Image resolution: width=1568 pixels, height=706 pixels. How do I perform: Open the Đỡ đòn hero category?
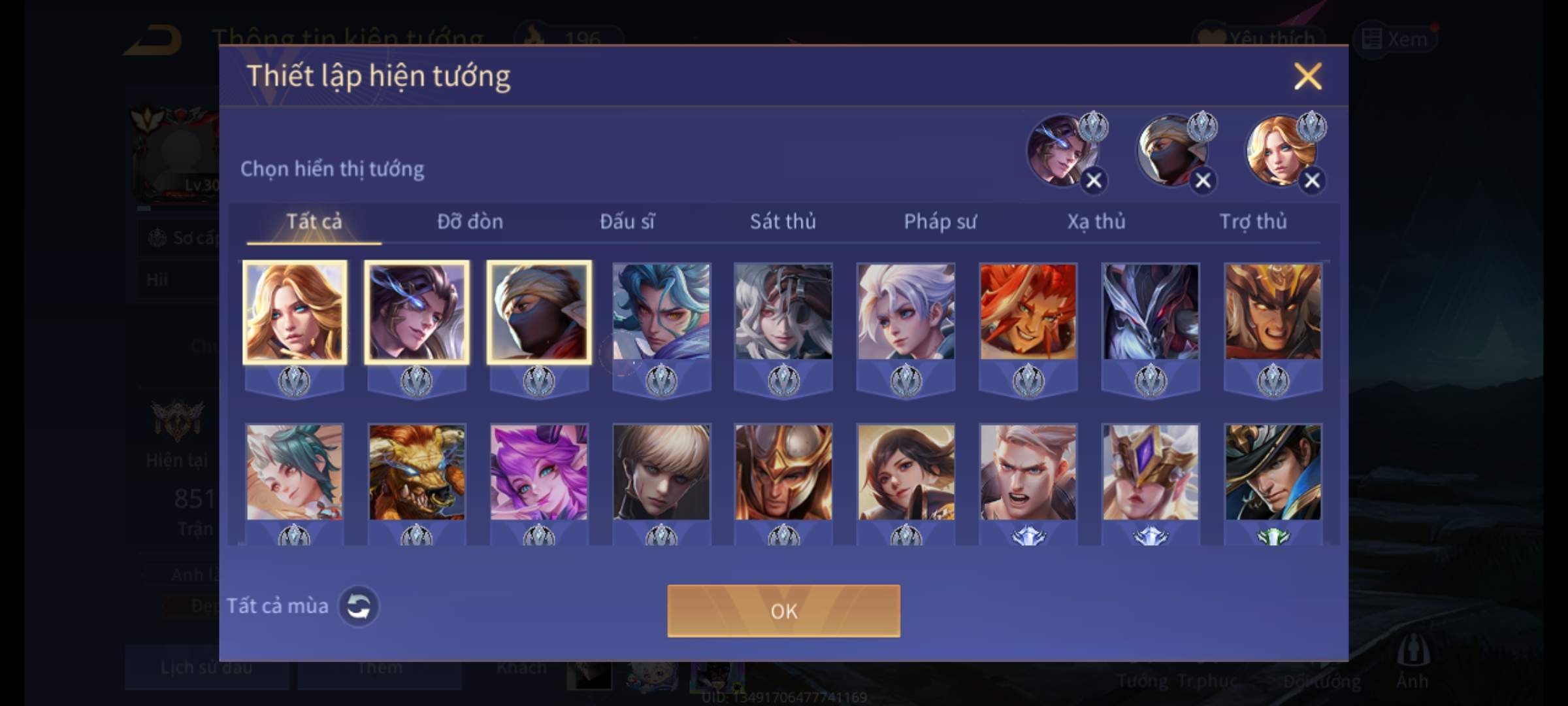470,222
